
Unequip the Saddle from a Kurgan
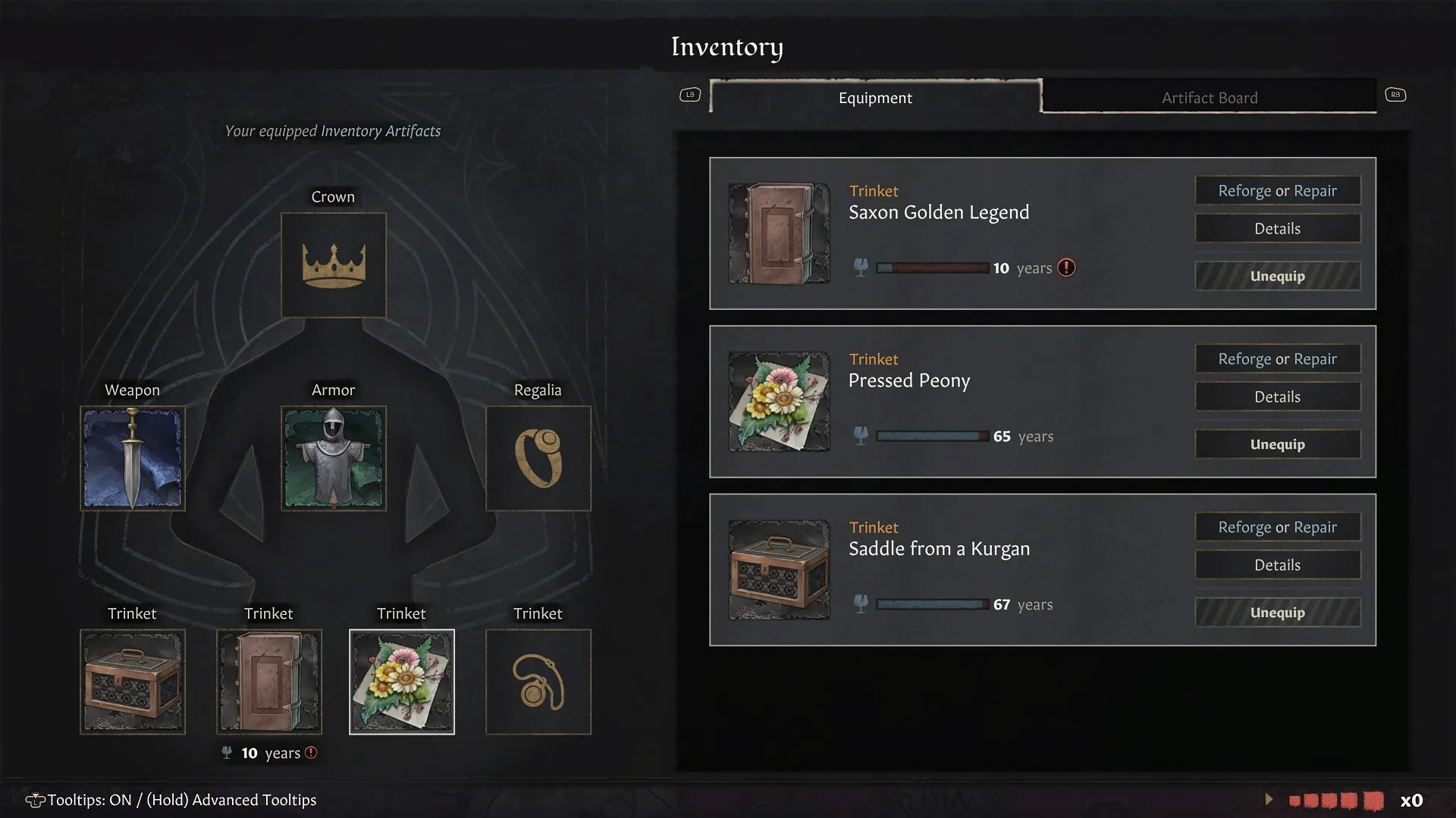[1277, 613]
